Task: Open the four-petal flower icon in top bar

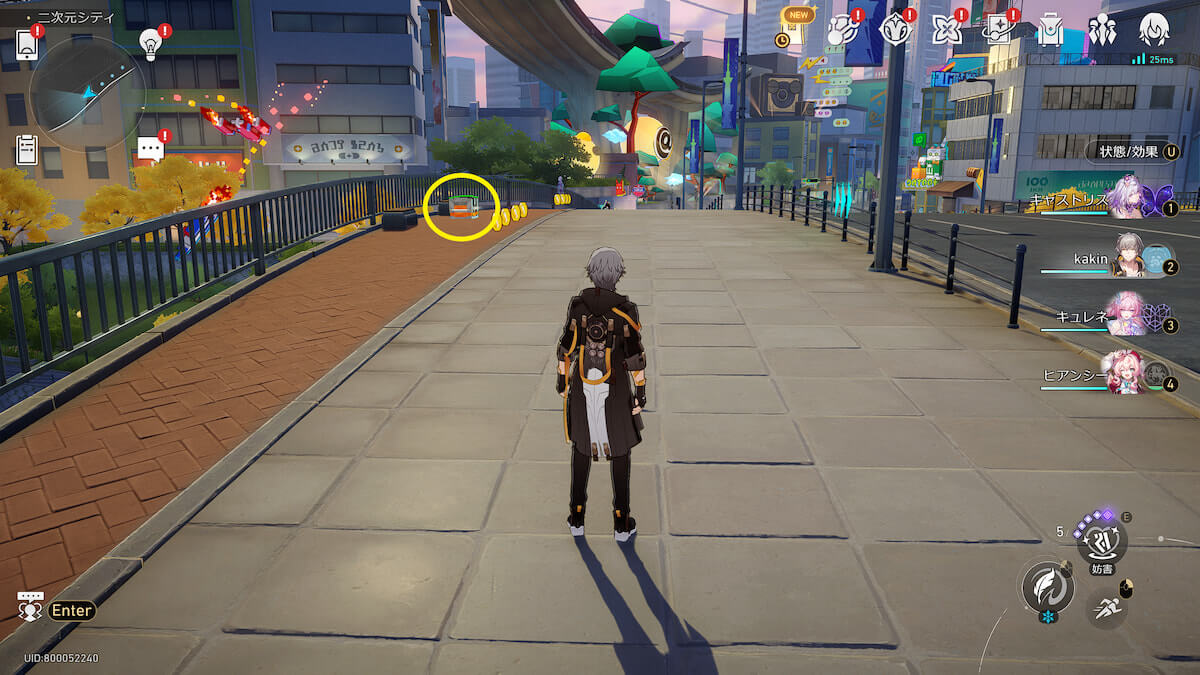Action: point(946,30)
